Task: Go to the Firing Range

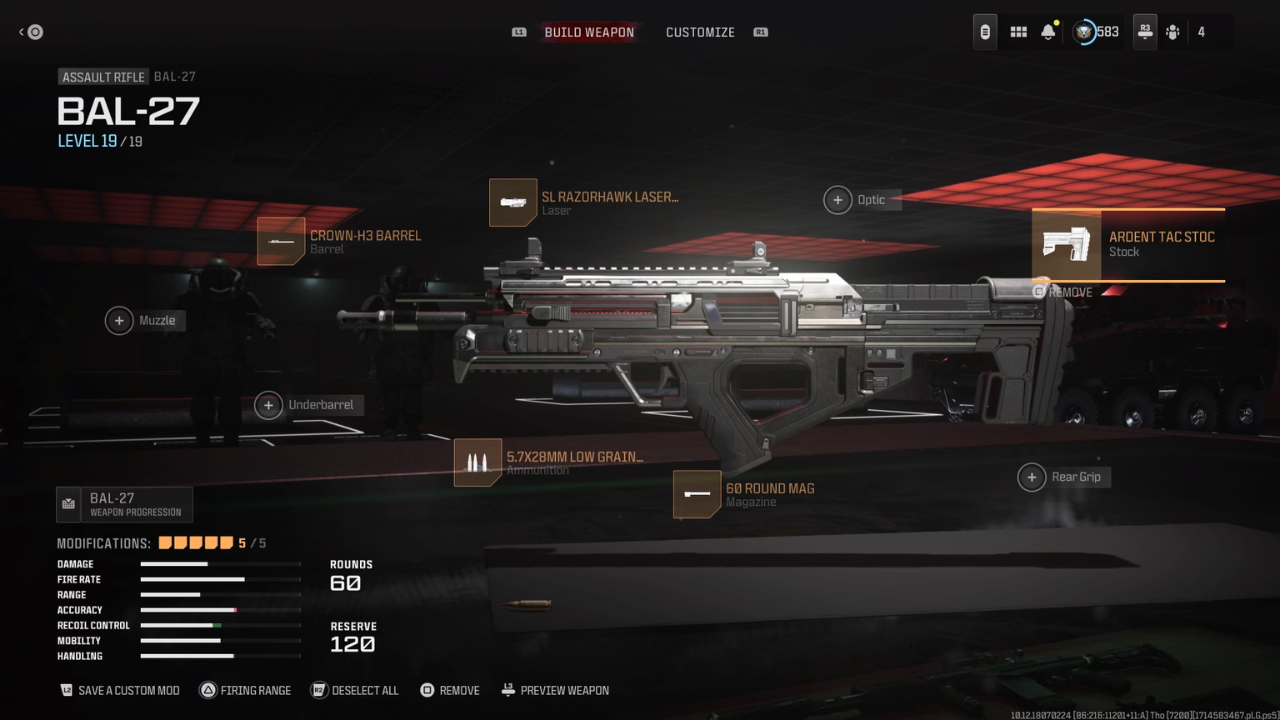Action: (246, 690)
